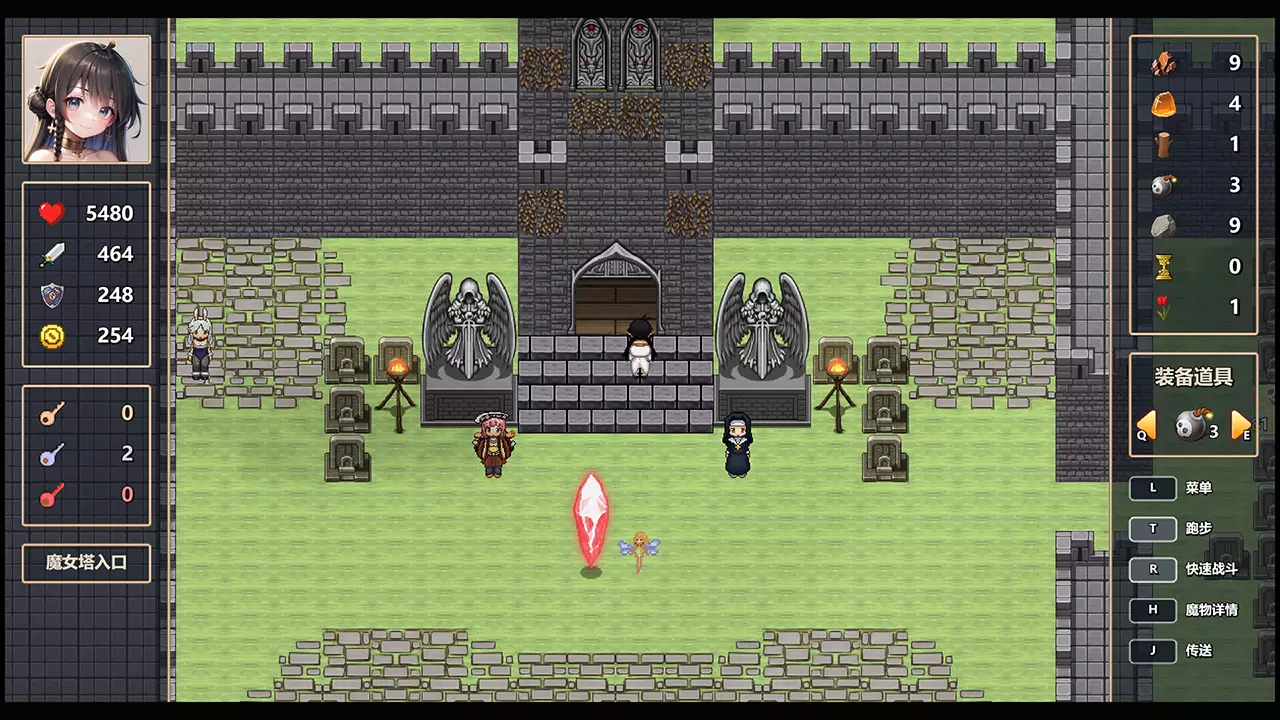The height and width of the screenshot is (720, 1280).
Task: Click the 装备道具 panel header
Action: 1194,378
